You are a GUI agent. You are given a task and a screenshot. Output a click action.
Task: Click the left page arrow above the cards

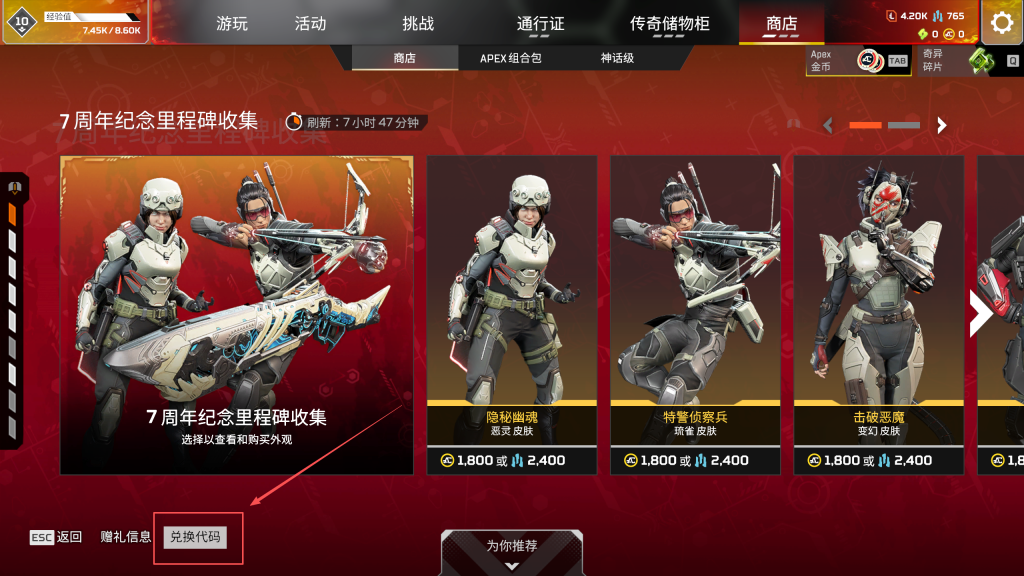[x=828, y=125]
